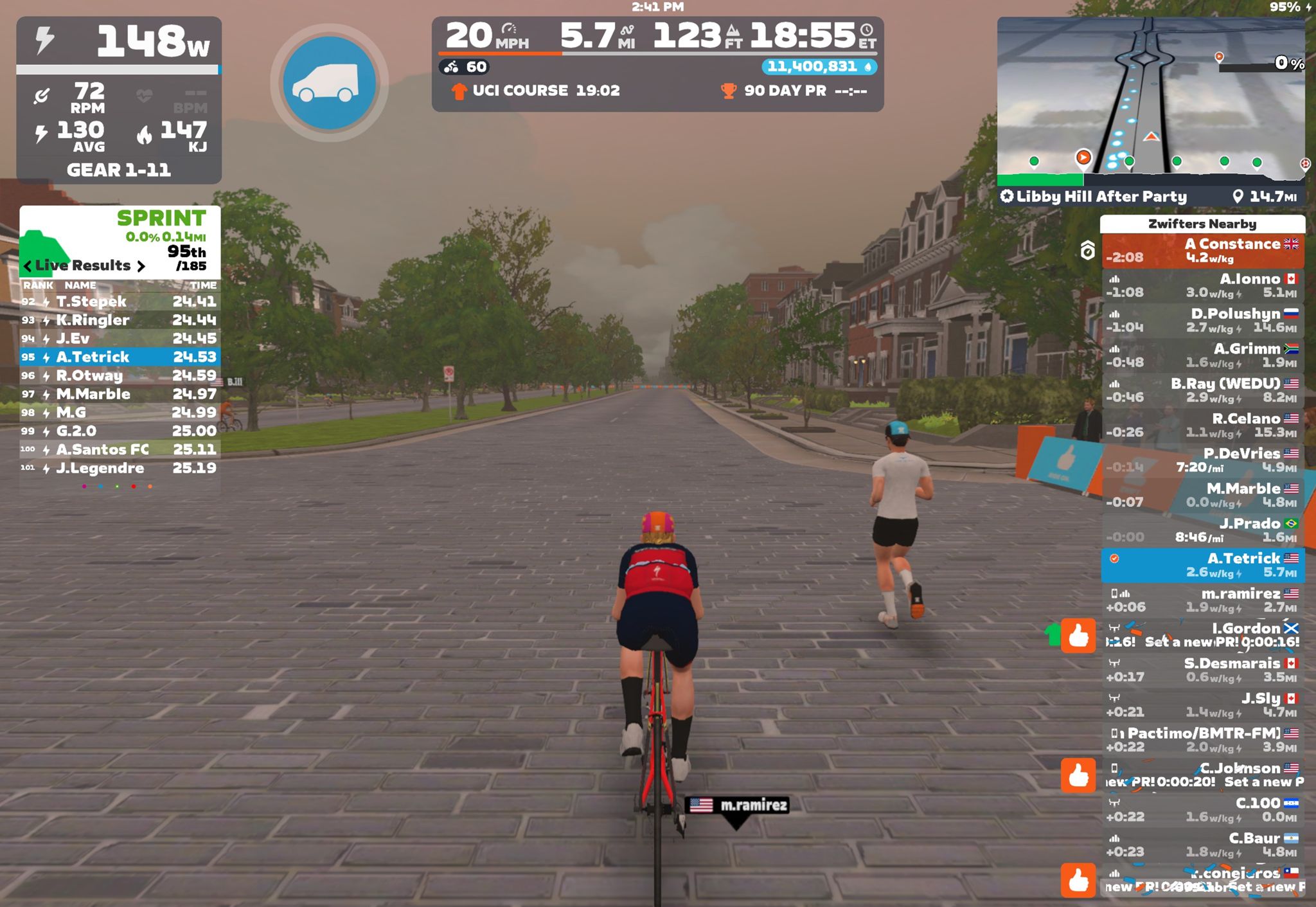Show previous Live Results page
Screen dimensions: 1316x907
point(28,266)
